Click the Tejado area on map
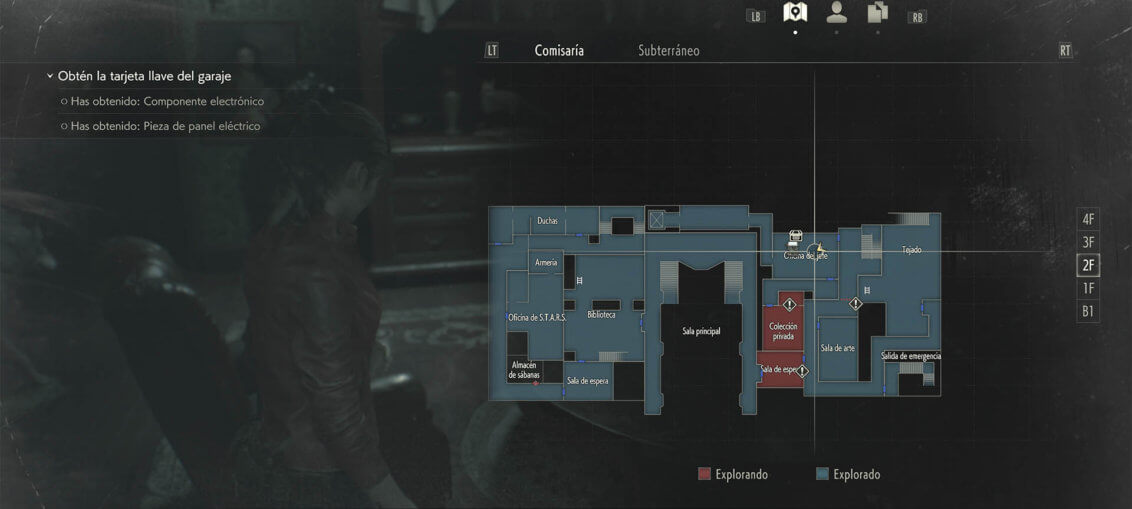The image size is (1132, 509). click(911, 250)
